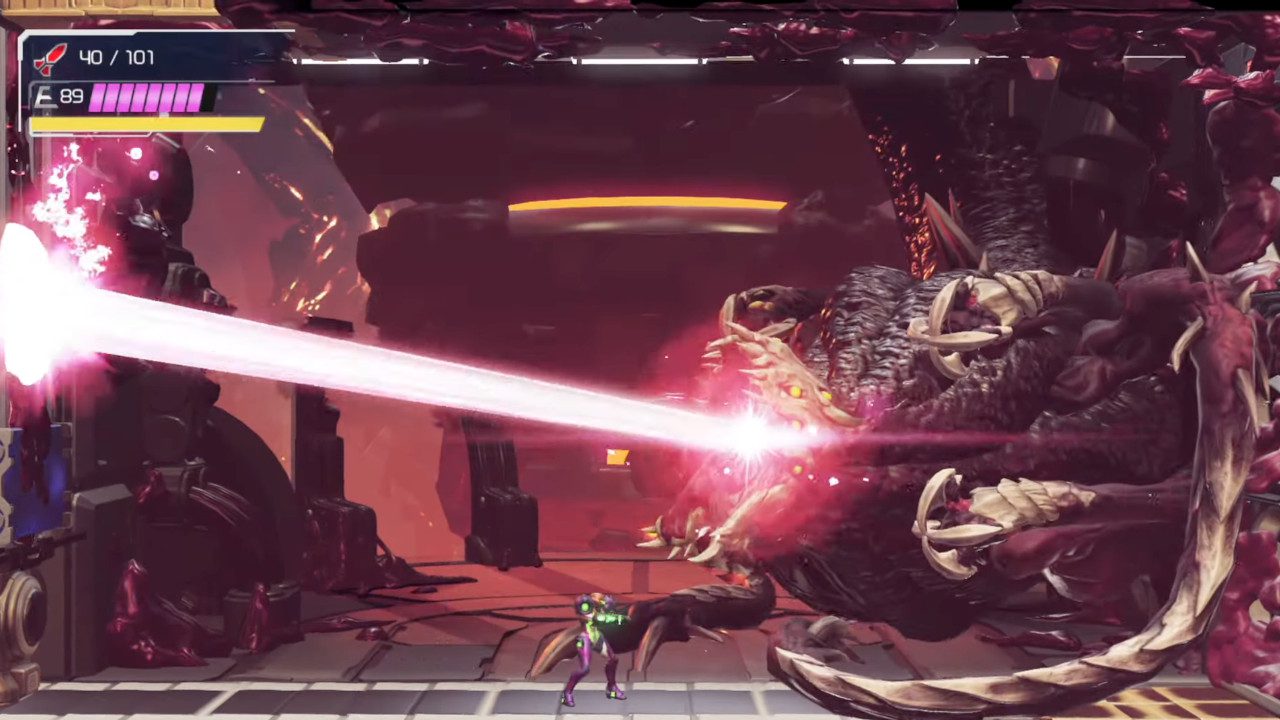
Task: Click the pink segmented energy bar
Action: tap(148, 99)
